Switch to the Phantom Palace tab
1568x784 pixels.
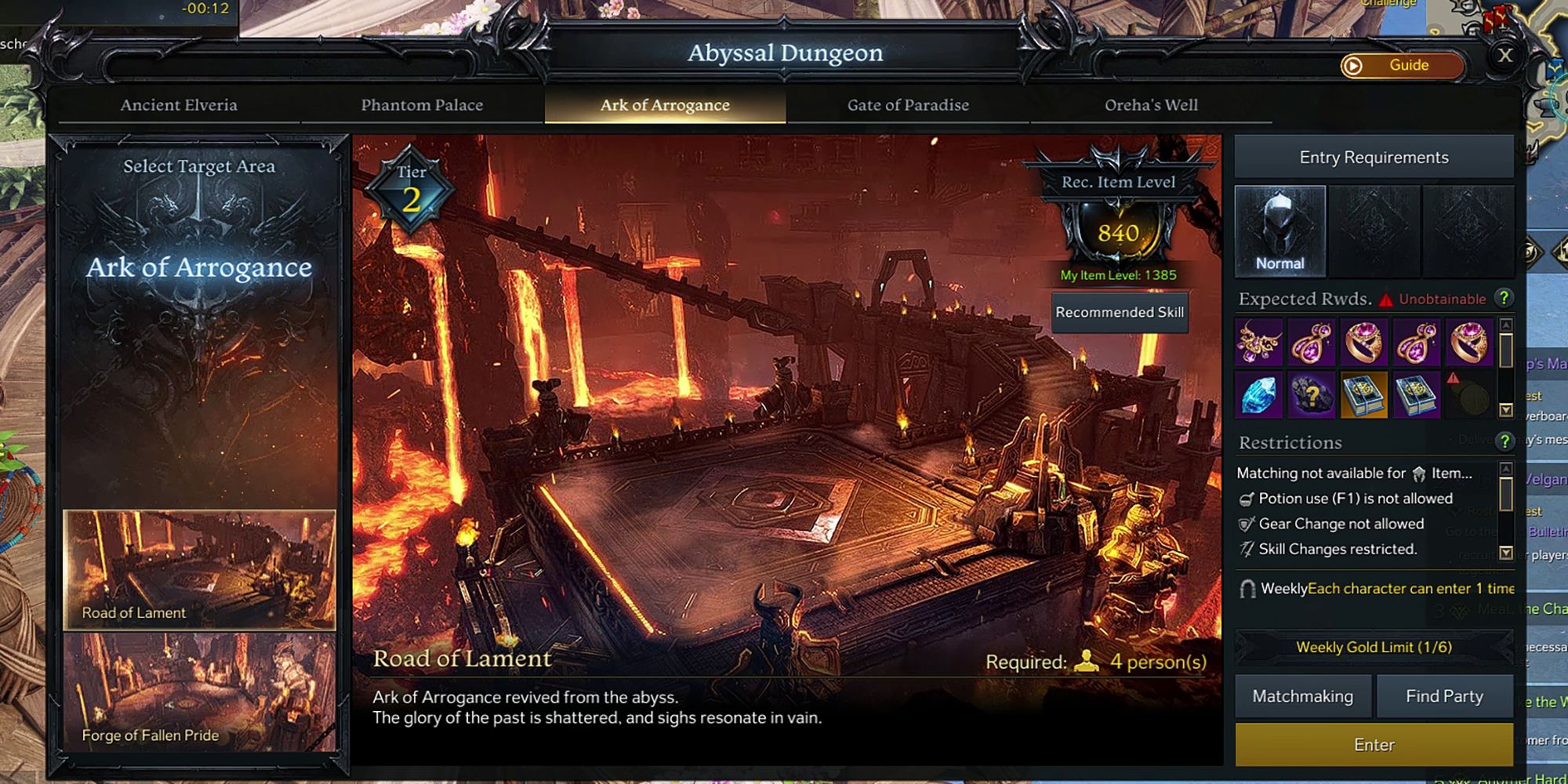coord(423,105)
